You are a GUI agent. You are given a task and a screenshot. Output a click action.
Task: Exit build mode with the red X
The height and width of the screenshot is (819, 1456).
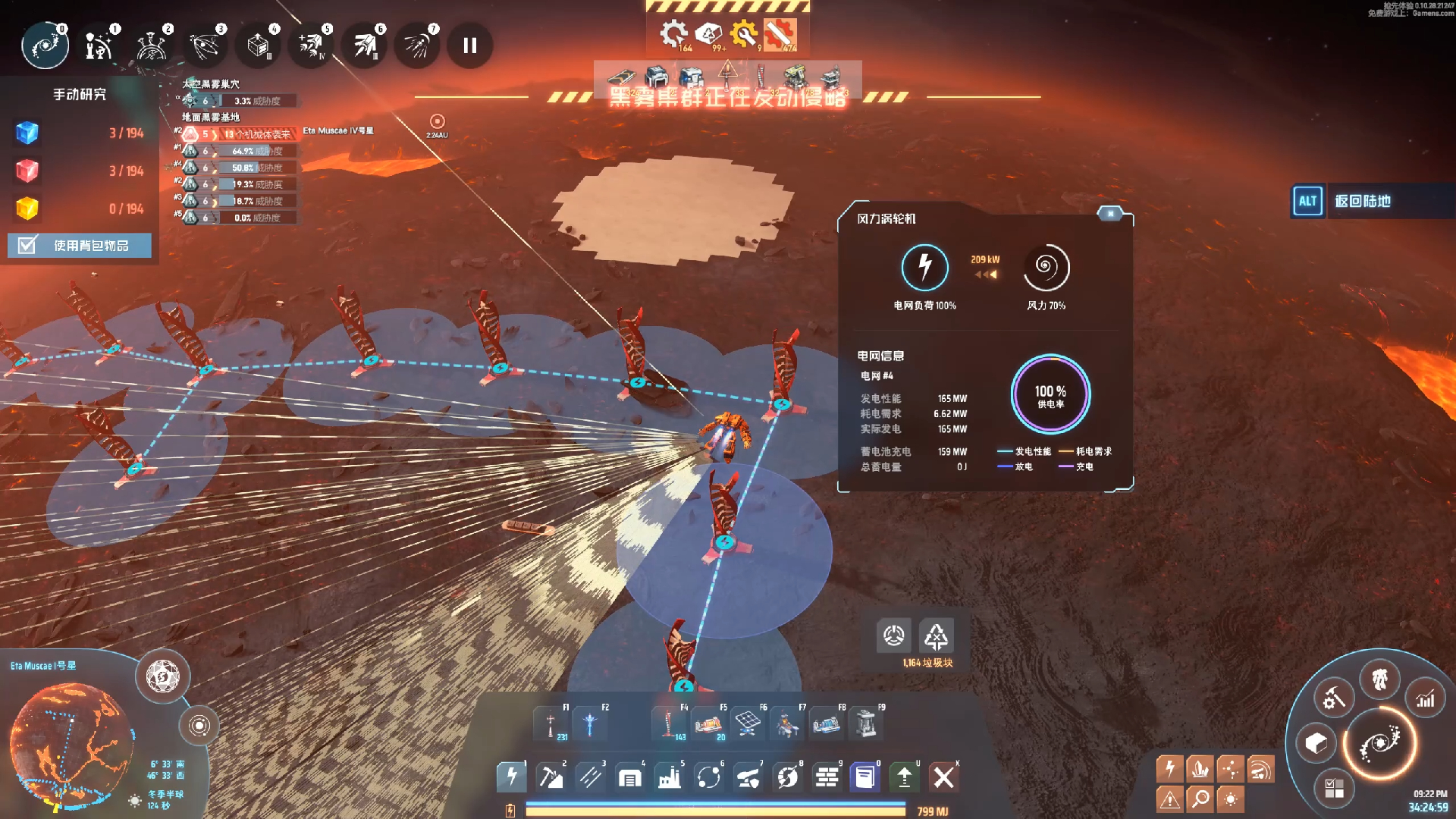click(x=943, y=777)
